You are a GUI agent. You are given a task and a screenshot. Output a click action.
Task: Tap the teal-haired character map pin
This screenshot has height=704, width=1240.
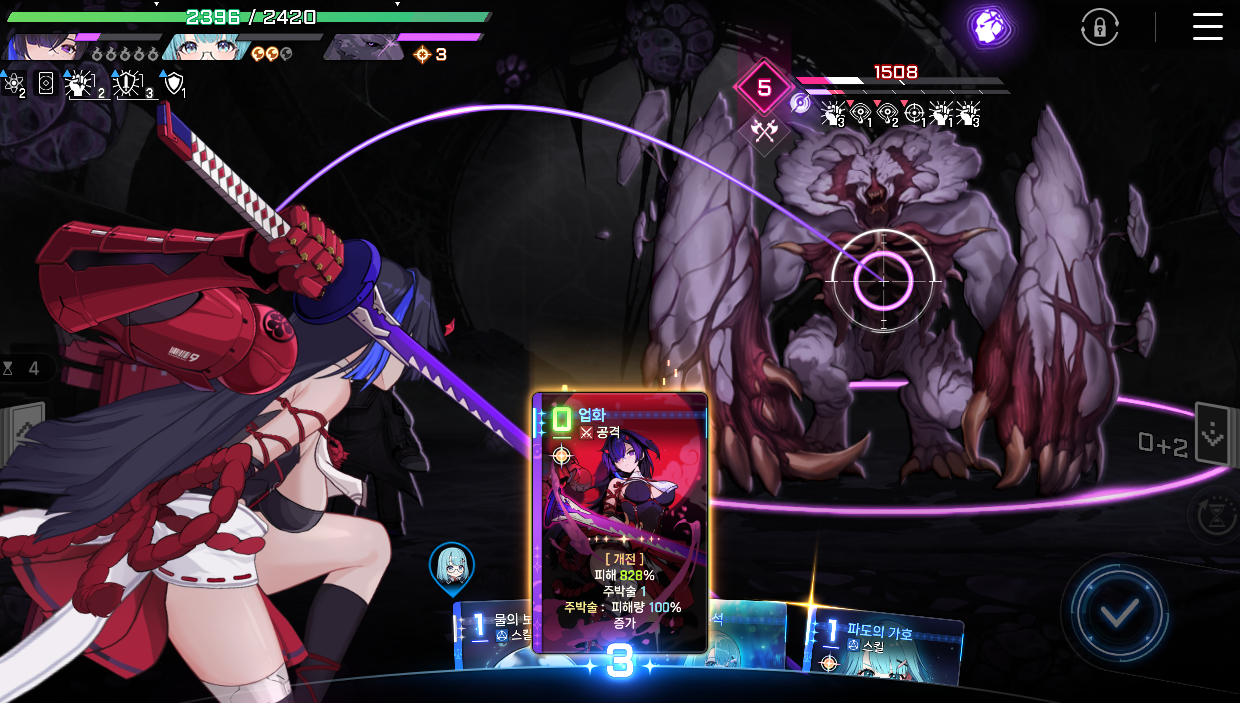pyautogui.click(x=452, y=568)
